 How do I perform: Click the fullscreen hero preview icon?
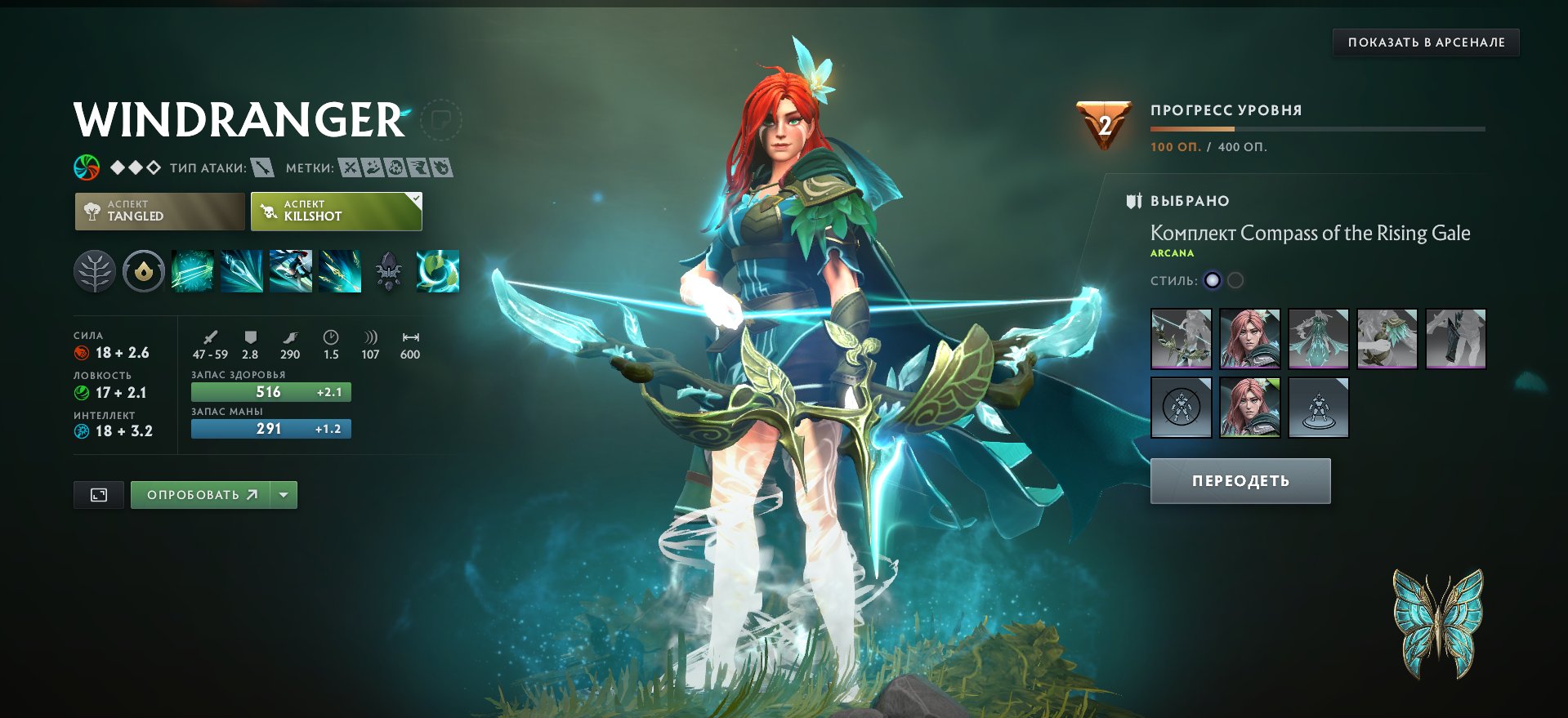click(98, 494)
